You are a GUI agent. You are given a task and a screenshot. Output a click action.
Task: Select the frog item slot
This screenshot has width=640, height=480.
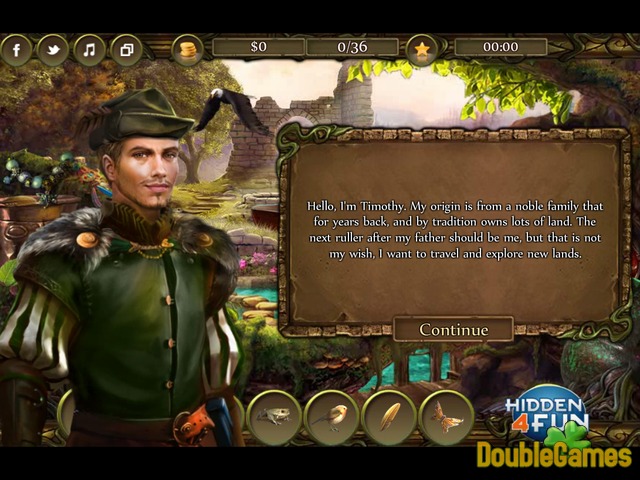point(272,416)
